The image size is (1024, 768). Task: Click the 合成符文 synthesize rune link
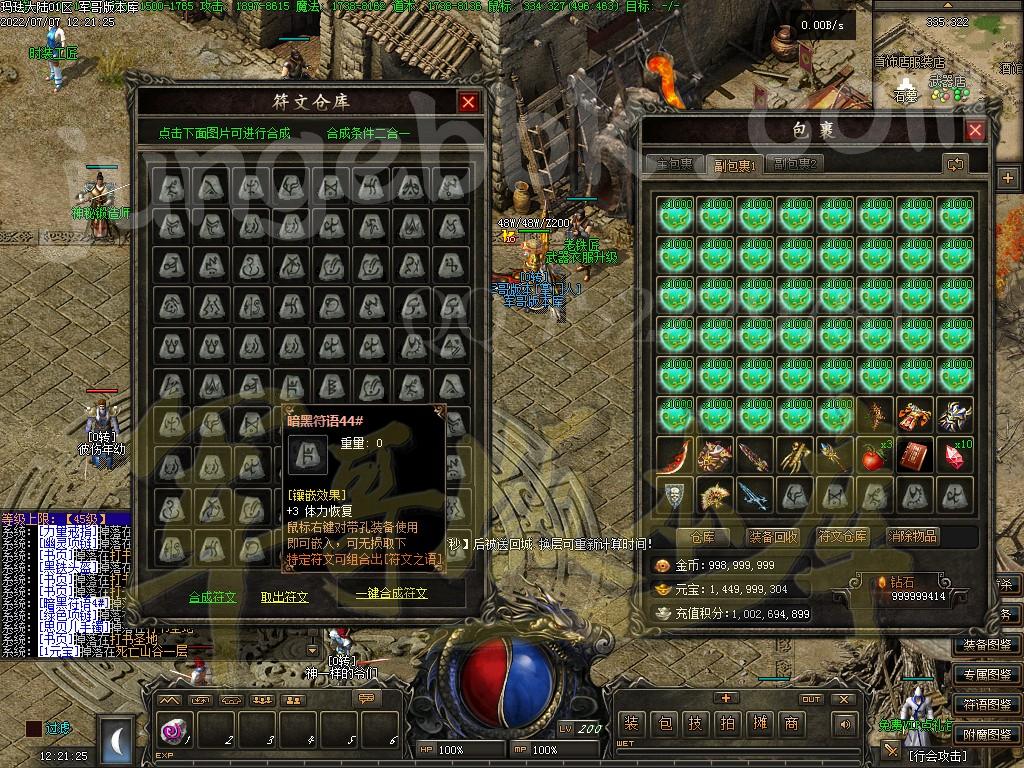[213, 597]
